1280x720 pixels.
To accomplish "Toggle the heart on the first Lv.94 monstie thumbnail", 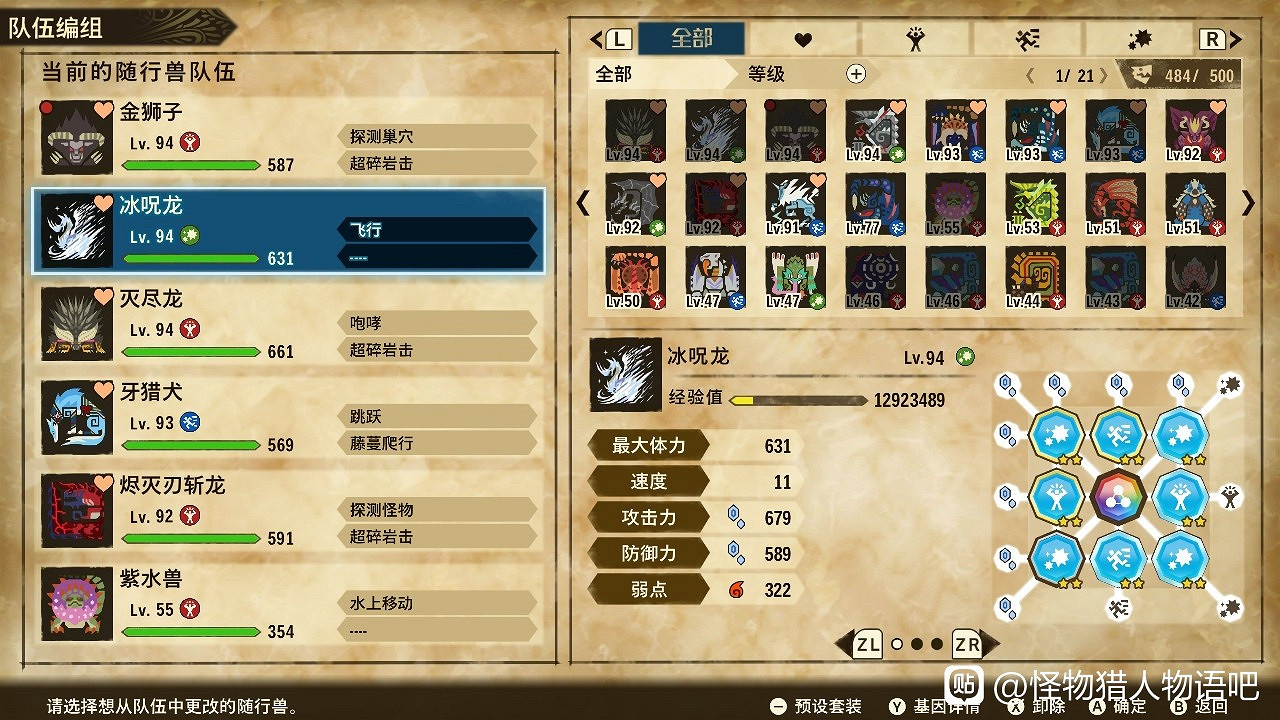I will pyautogui.click(x=656, y=107).
